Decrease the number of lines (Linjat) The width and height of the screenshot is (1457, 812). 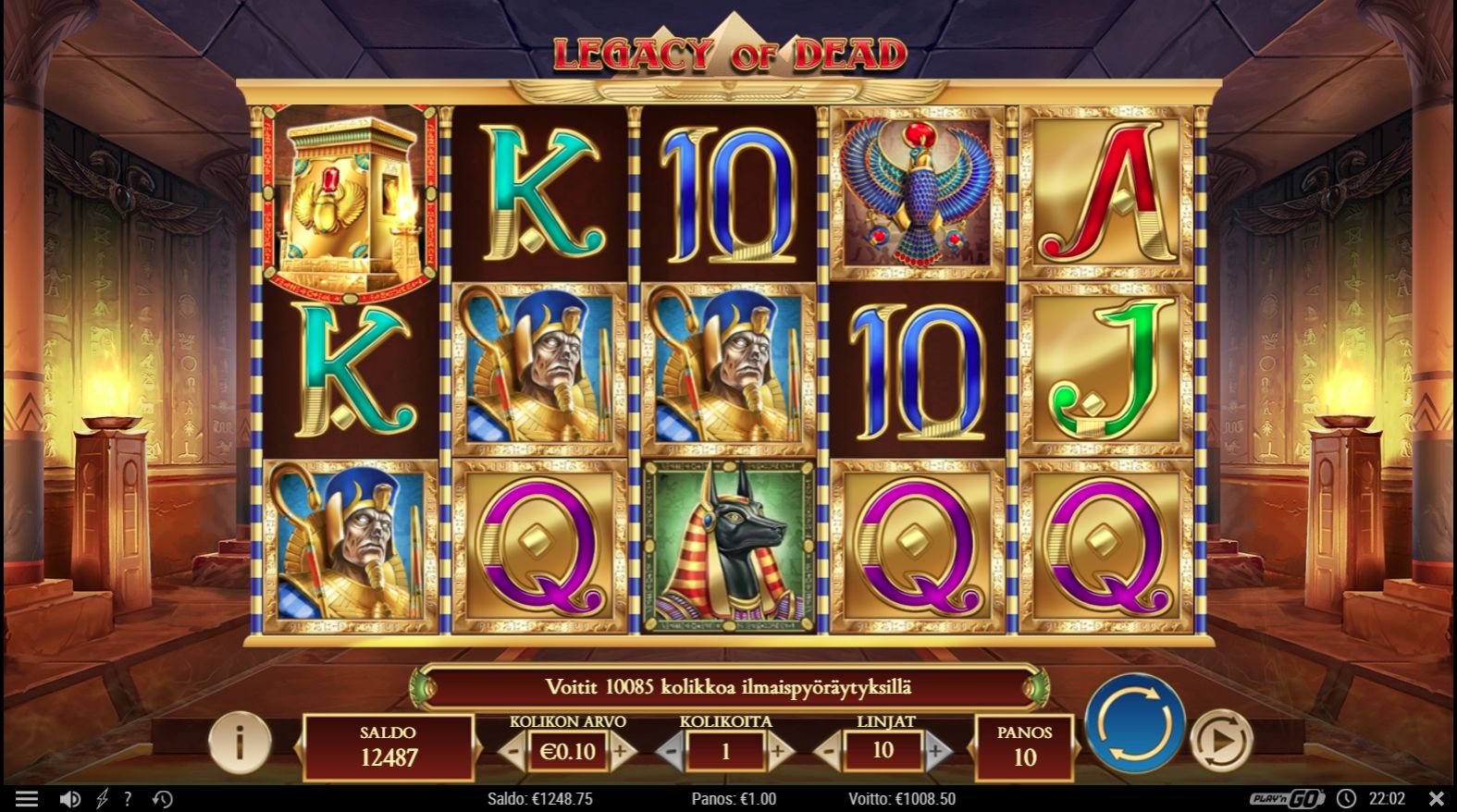tap(829, 751)
